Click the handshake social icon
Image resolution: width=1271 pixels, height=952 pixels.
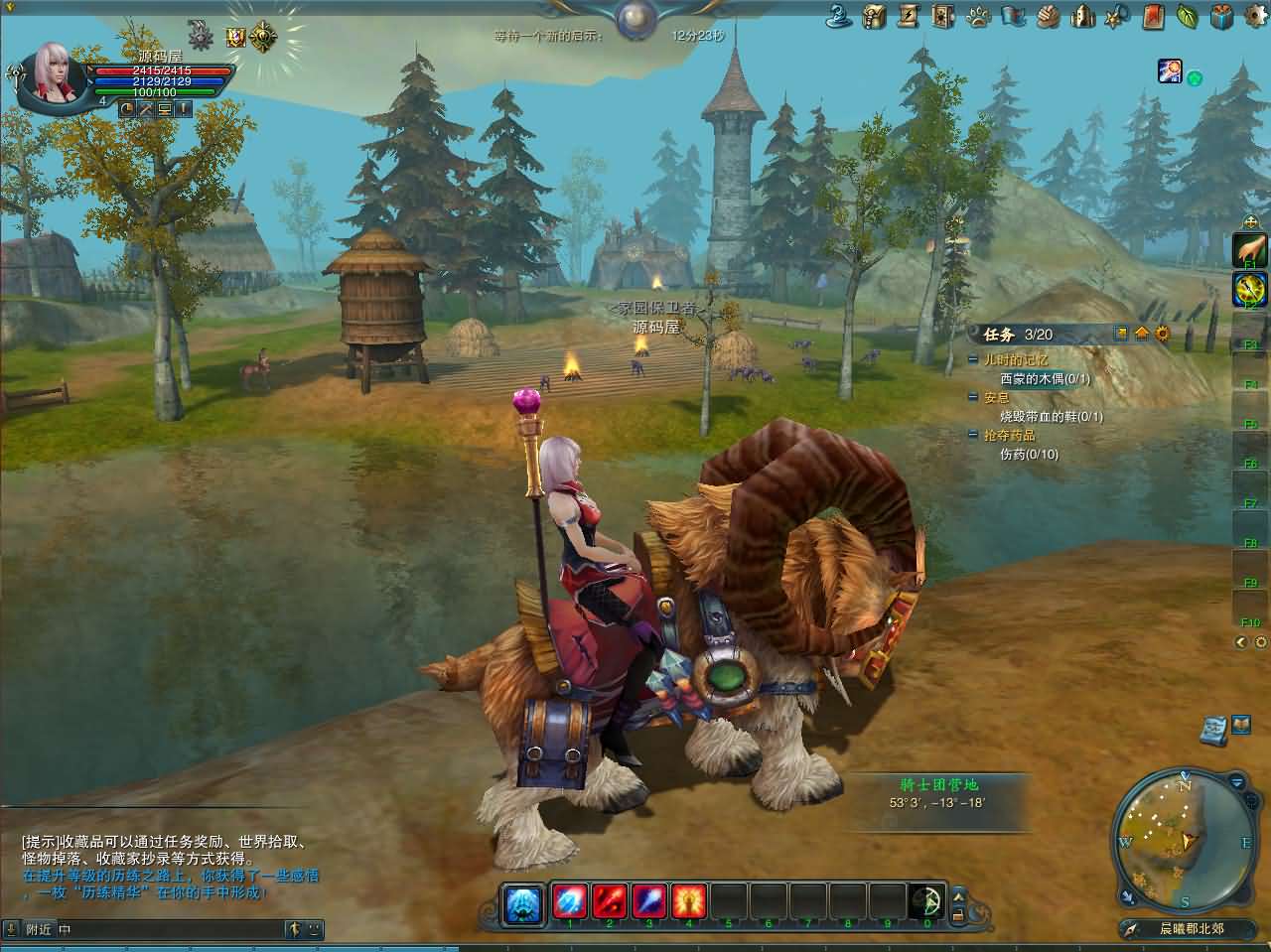(1048, 16)
